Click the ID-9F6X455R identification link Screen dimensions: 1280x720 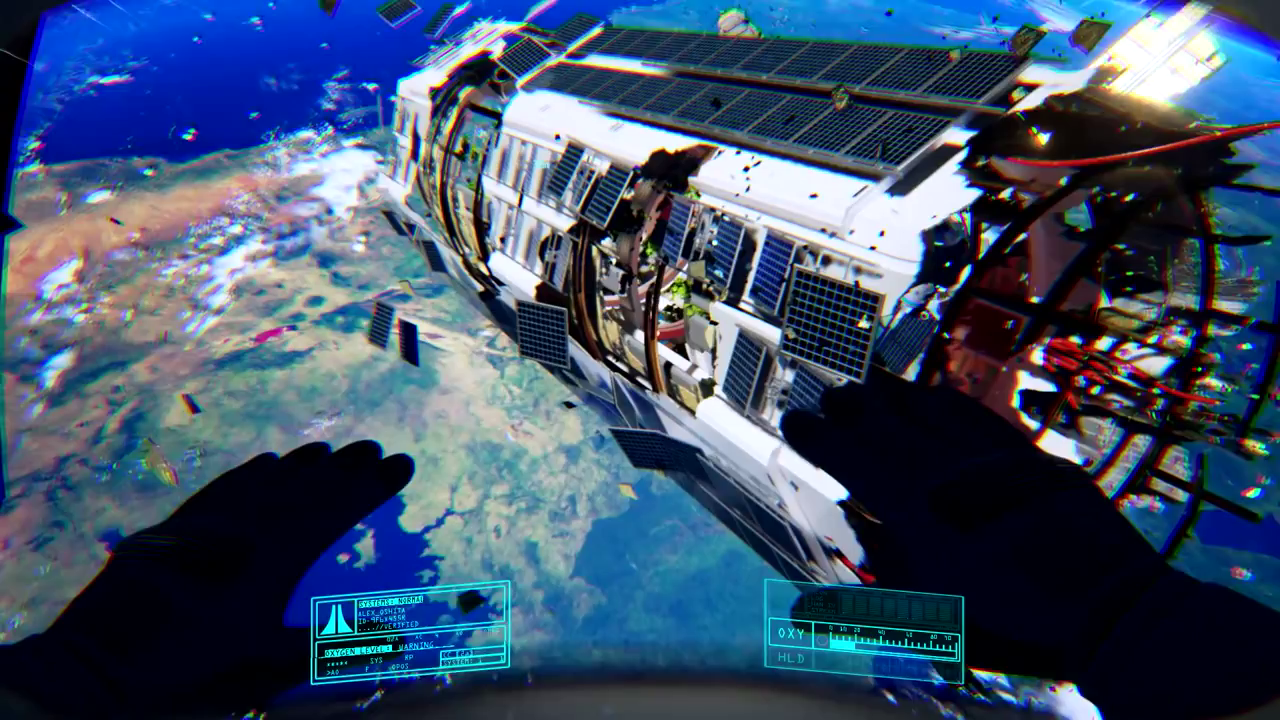pyautogui.click(x=381, y=619)
